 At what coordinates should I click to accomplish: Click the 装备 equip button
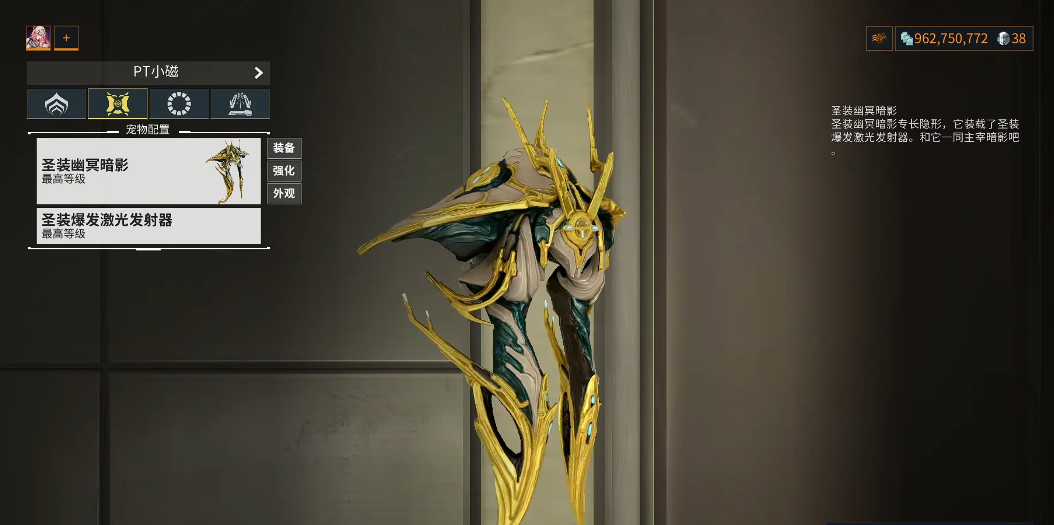point(284,148)
